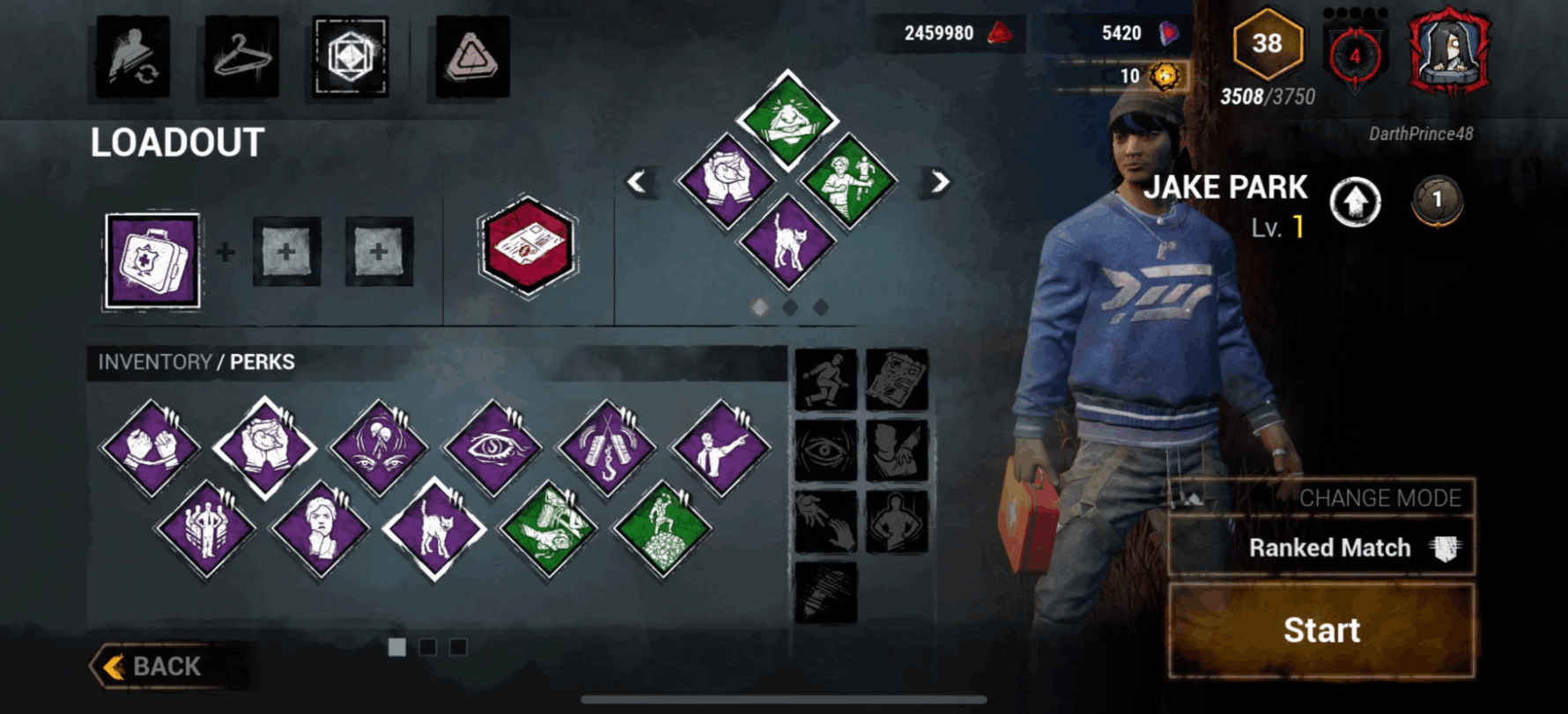
Task: Pick the purple pointing man perk
Action: (721, 447)
